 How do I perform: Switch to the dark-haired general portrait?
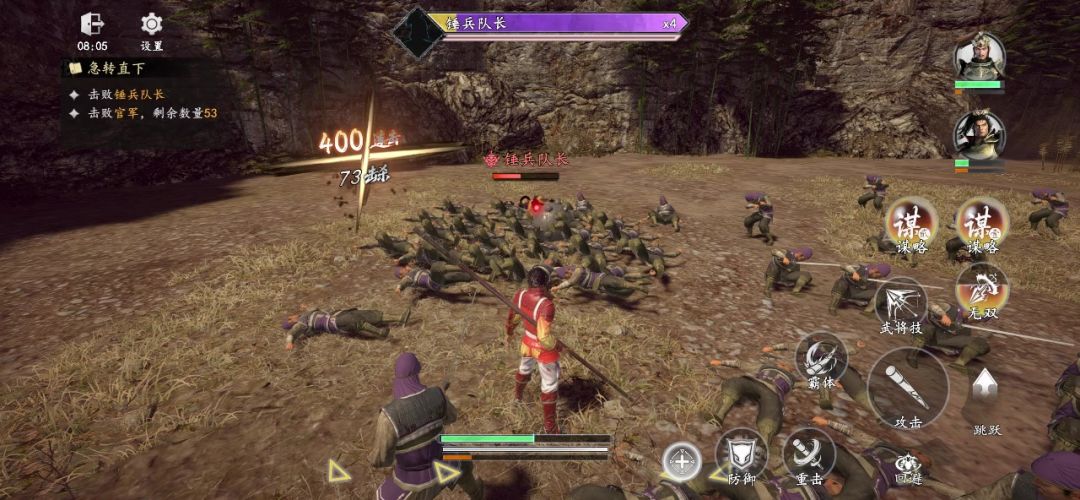978,136
